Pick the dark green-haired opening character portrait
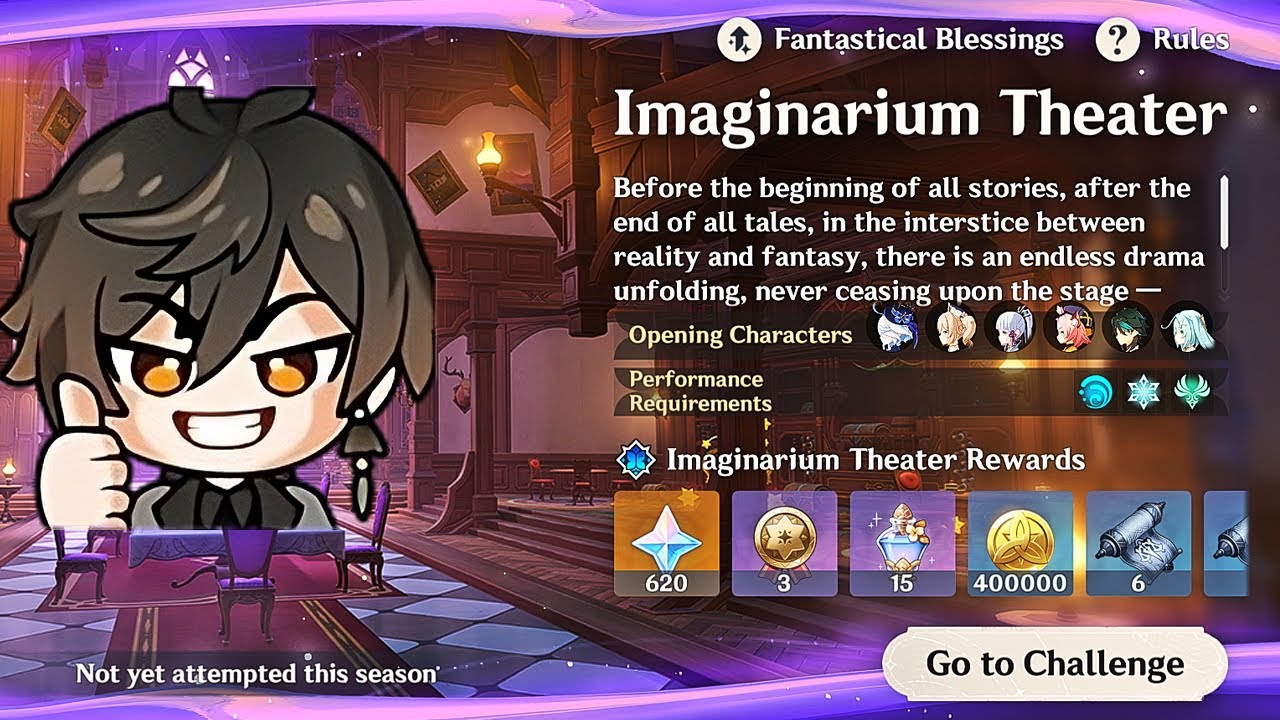 tap(1128, 329)
